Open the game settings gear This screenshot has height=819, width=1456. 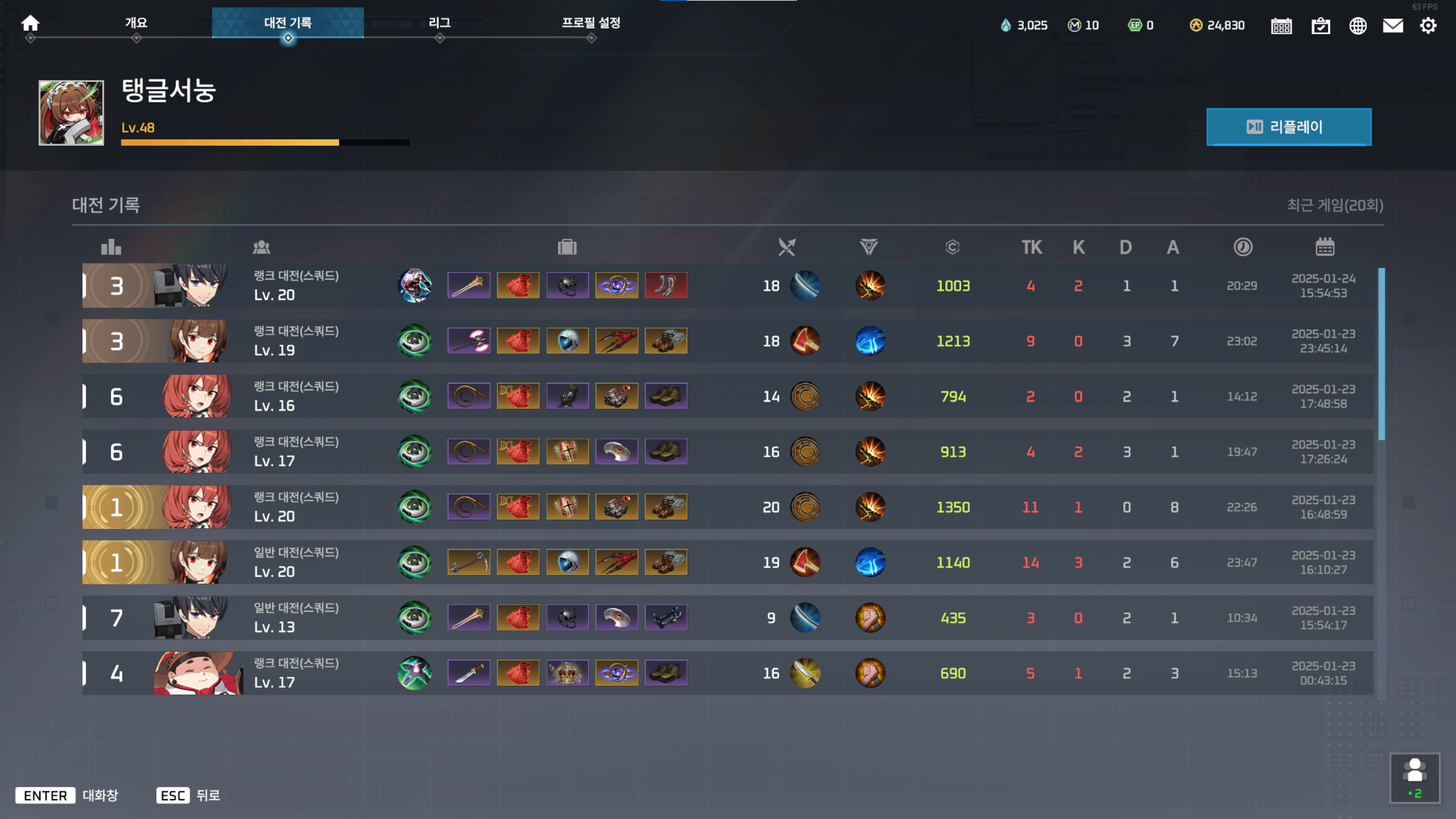coord(1428,25)
